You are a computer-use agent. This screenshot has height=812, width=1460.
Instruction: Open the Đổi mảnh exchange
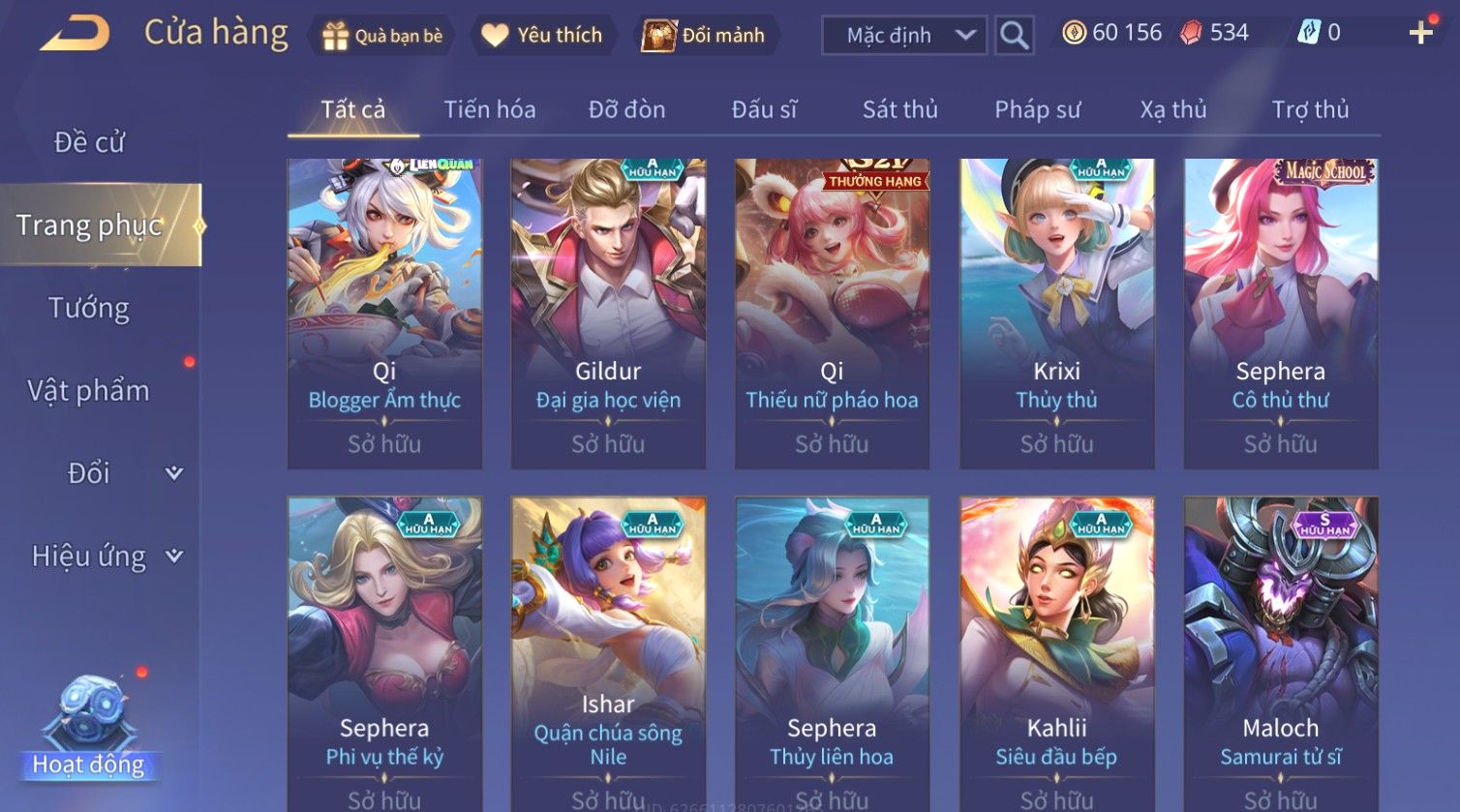pyautogui.click(x=706, y=36)
